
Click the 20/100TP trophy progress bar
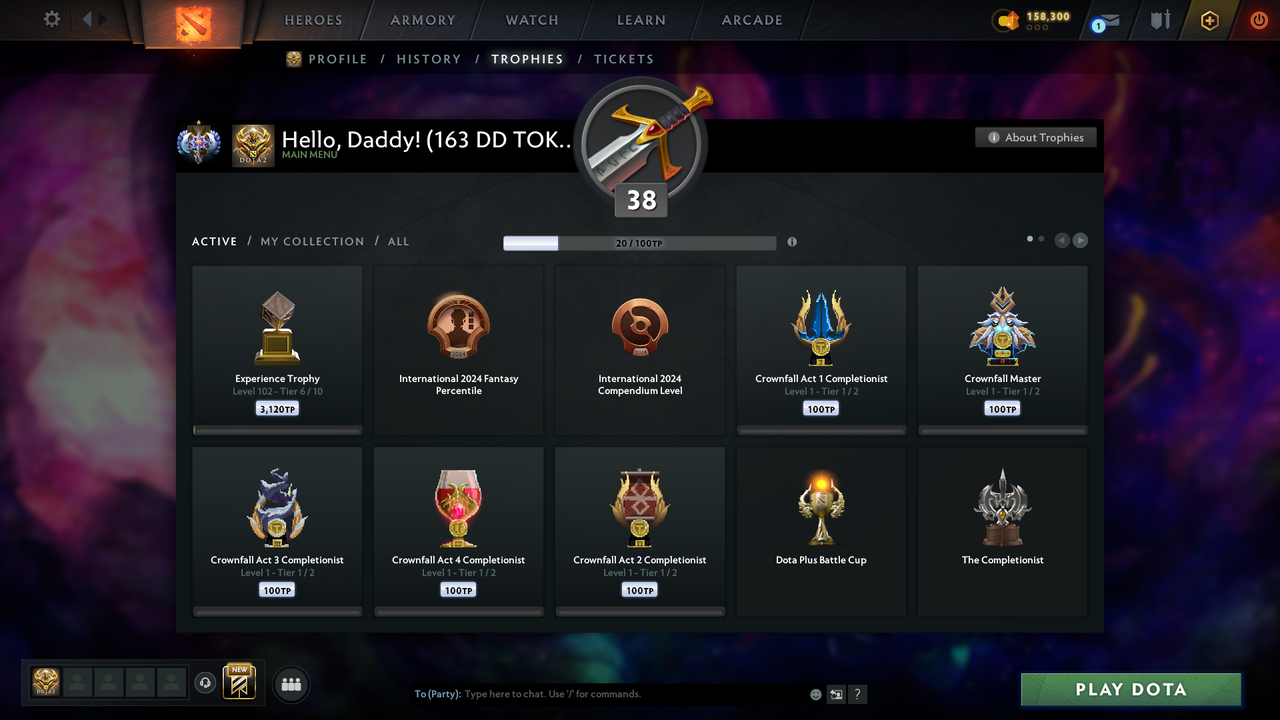click(x=640, y=242)
